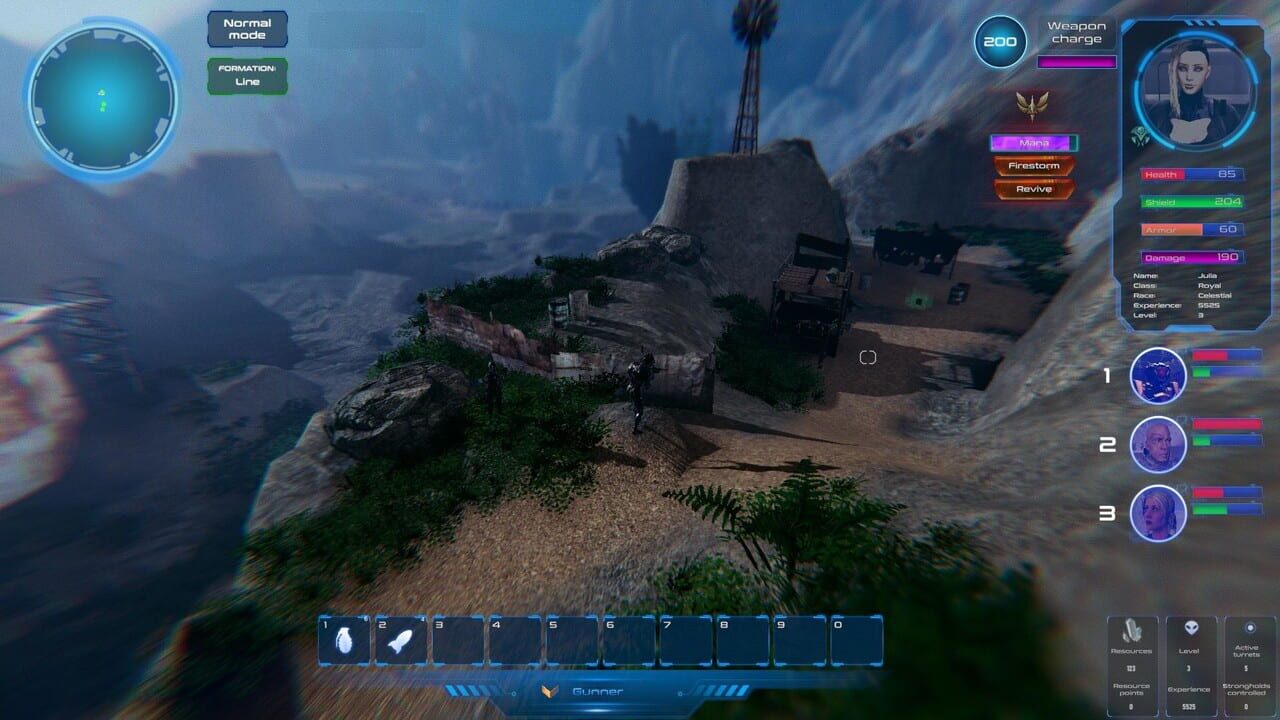This screenshot has width=1280, height=720.
Task: Open the circular minimap
Action: [x=100, y=96]
